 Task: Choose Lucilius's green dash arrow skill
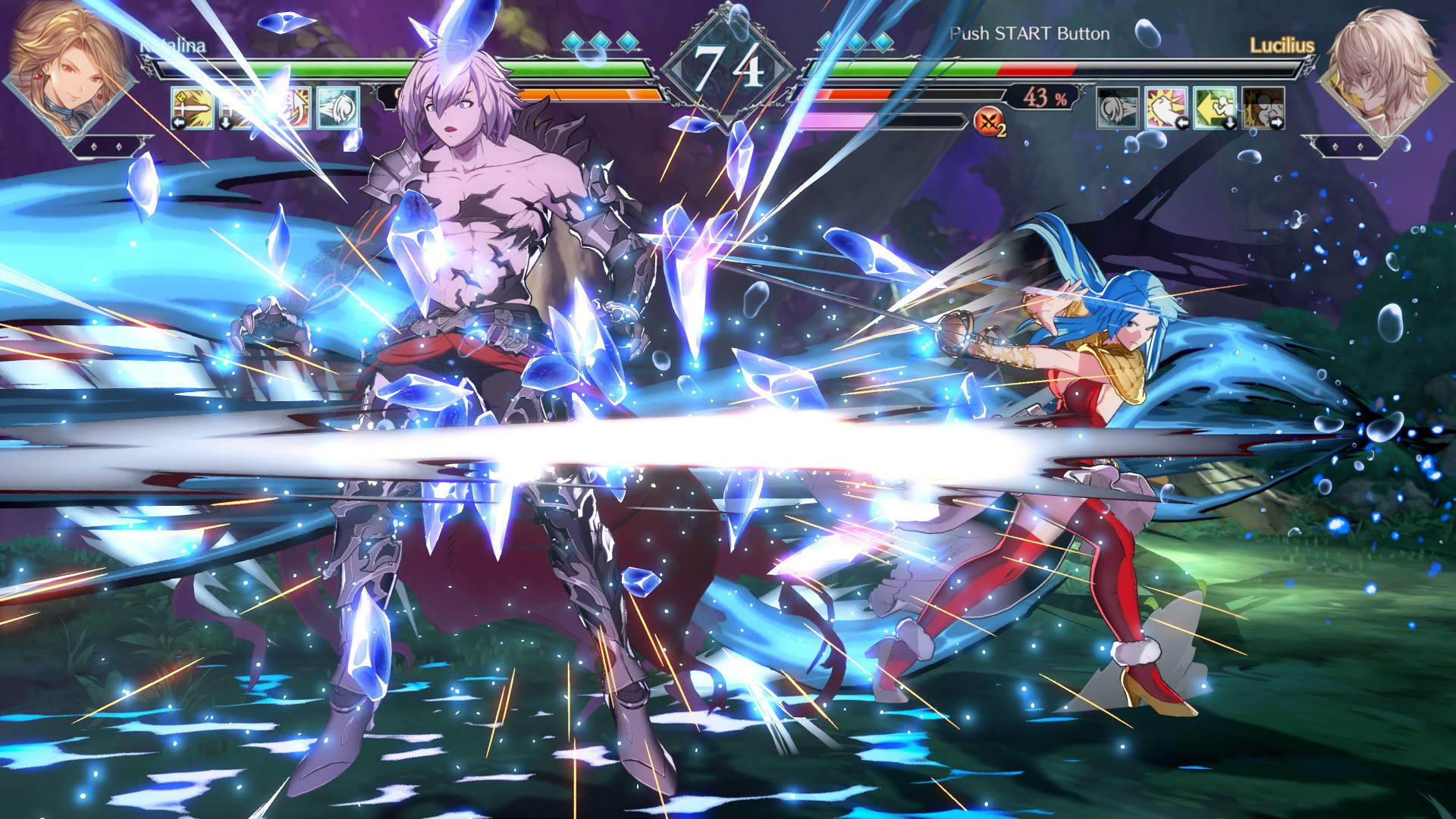[x=1215, y=107]
